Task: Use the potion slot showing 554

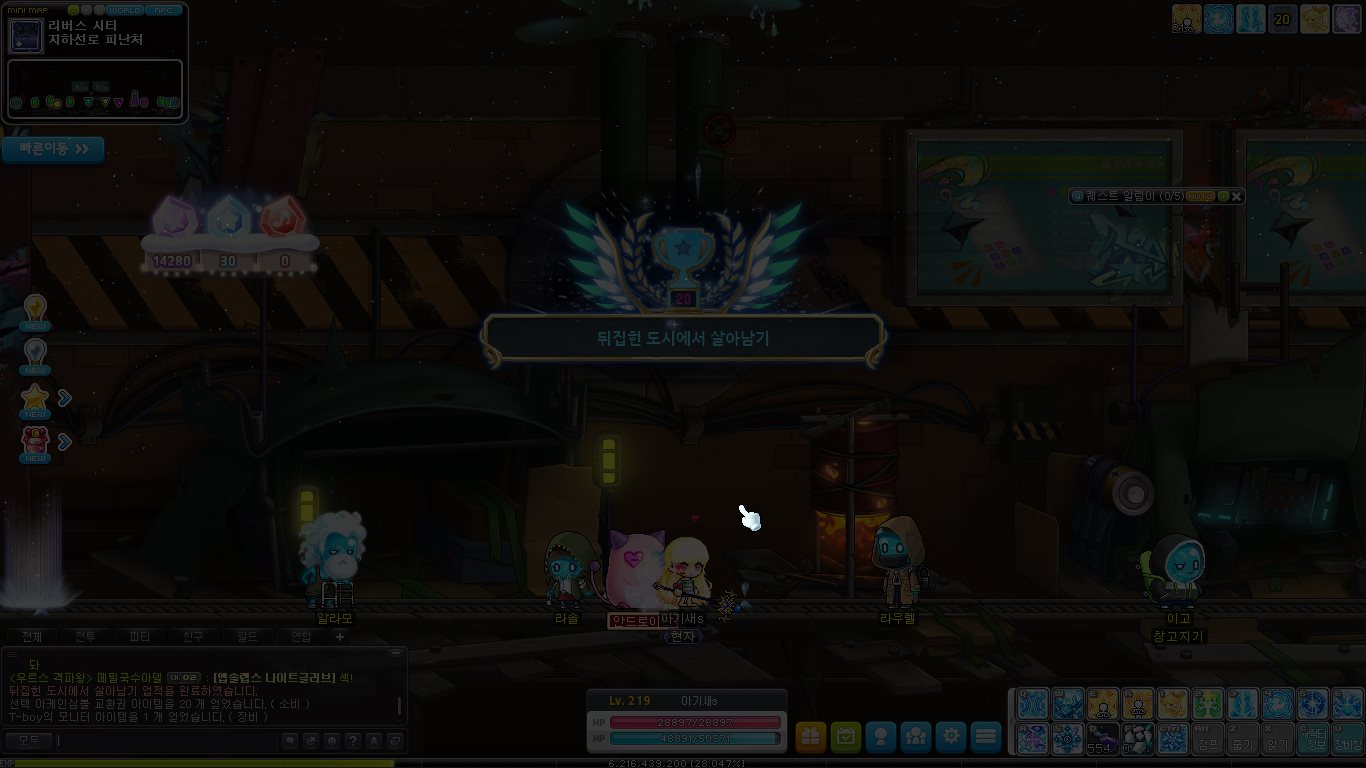Action: coord(1101,740)
